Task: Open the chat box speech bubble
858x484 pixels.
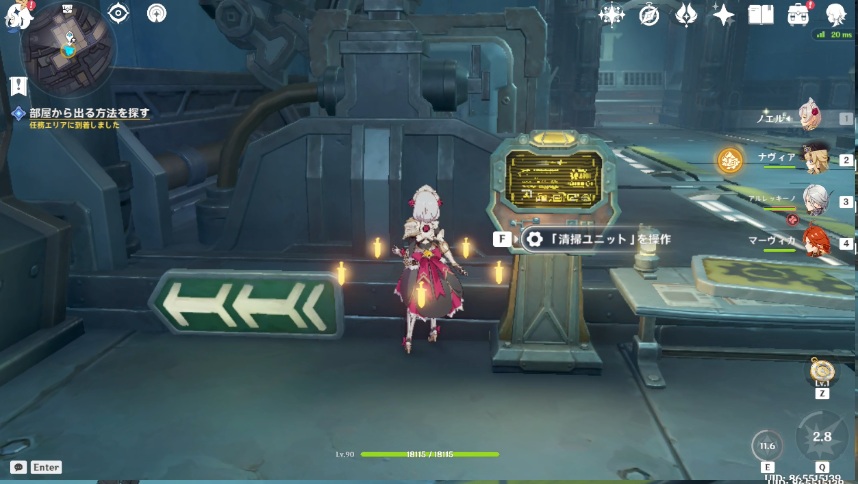Action: (18, 467)
